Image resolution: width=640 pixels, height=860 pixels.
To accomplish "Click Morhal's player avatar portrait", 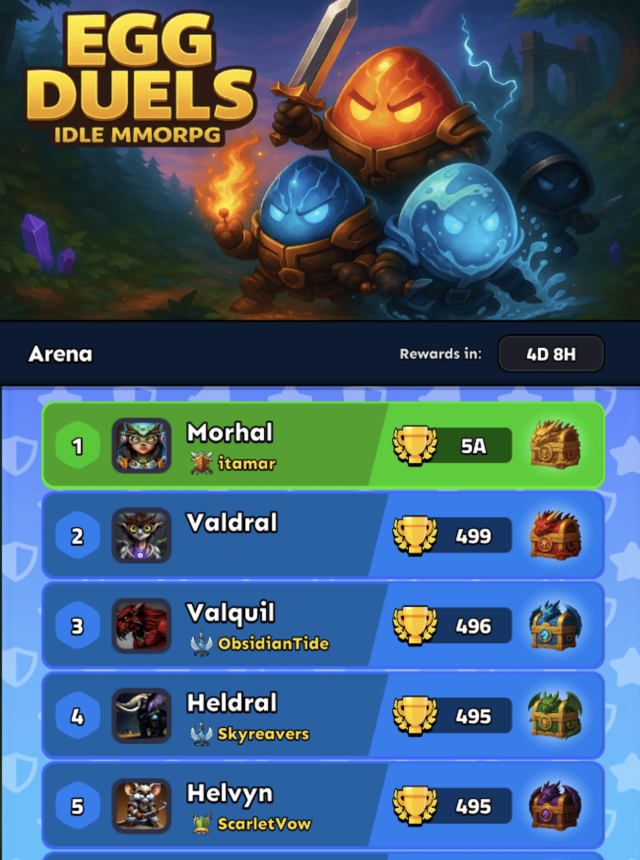I will [x=141, y=446].
